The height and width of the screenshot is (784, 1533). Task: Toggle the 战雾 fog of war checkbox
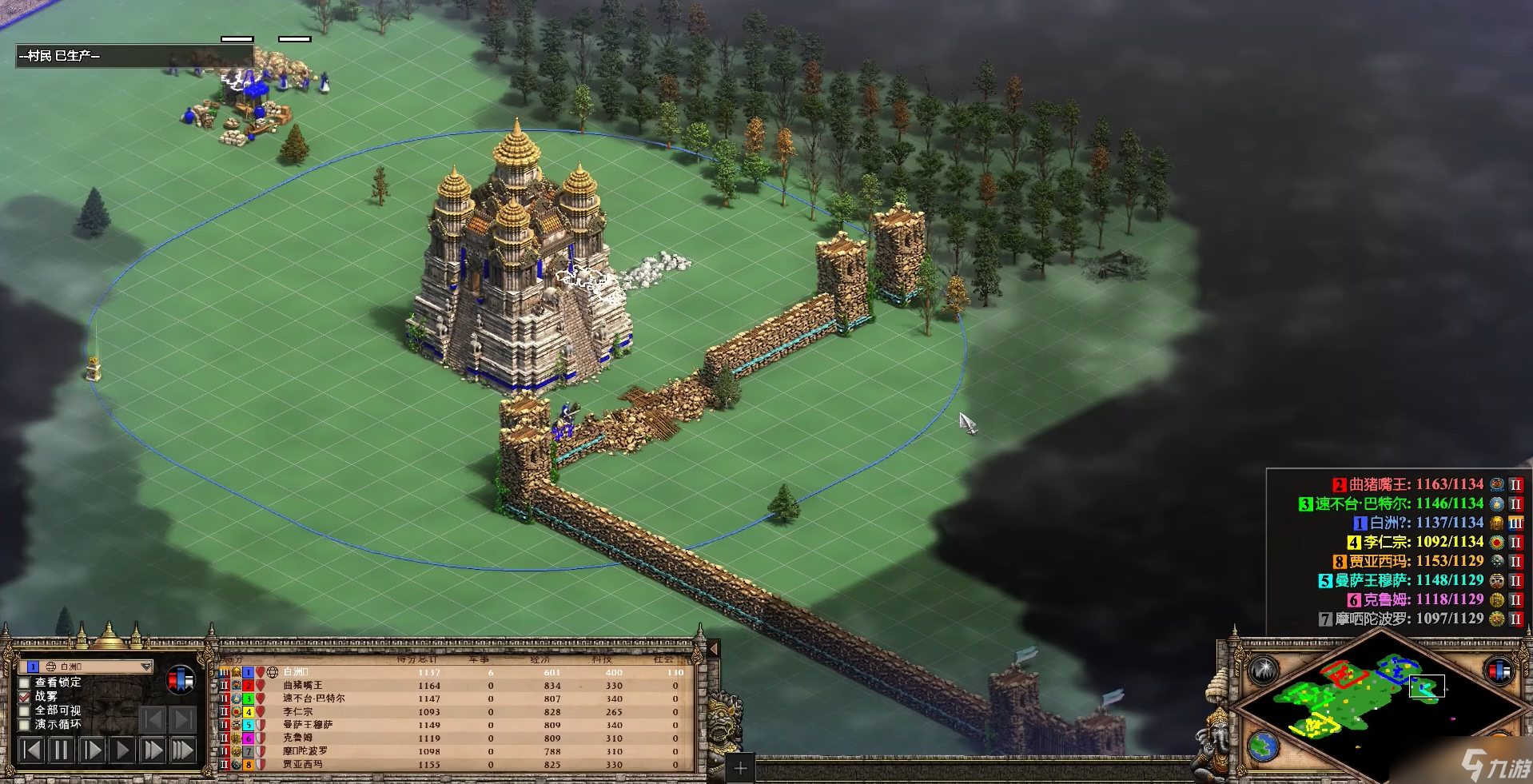(x=25, y=697)
